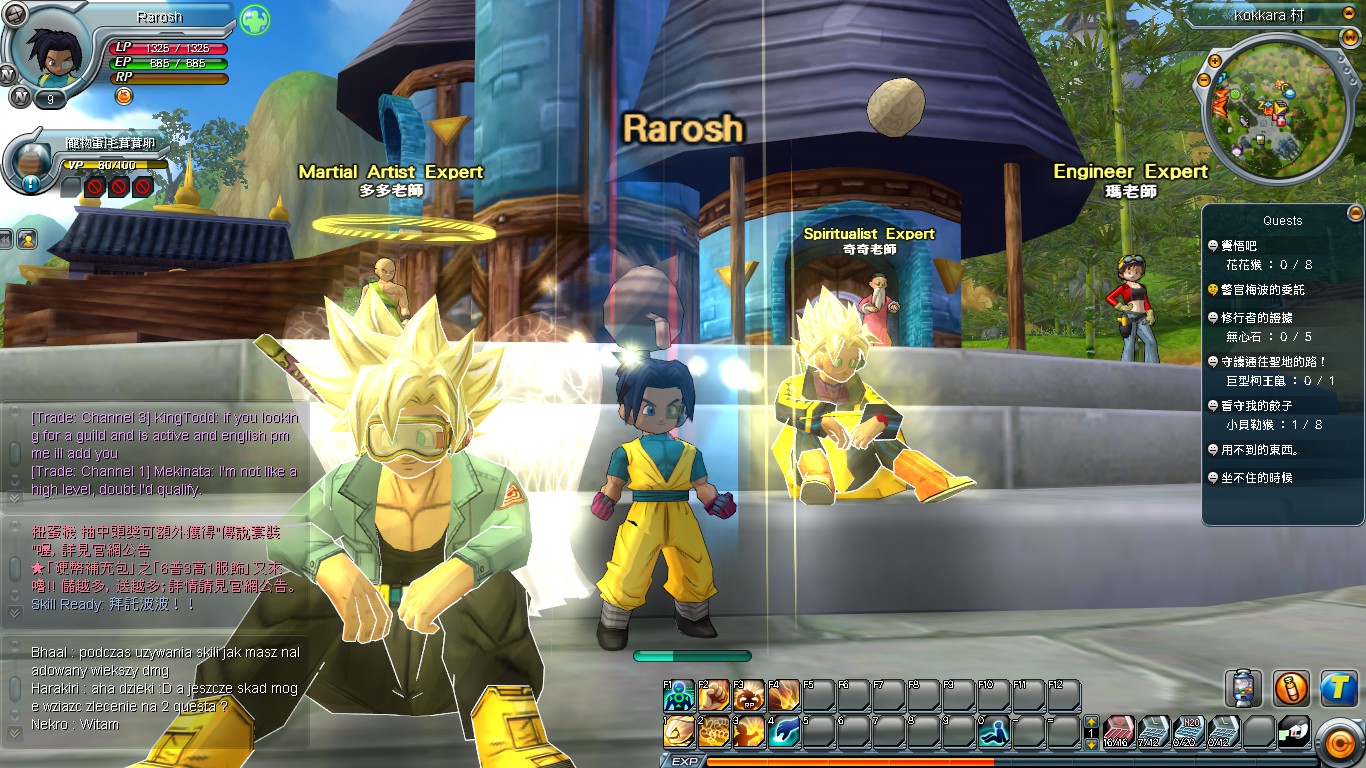Open the capsule vending machine icon
1366x768 pixels.
coord(1243,688)
